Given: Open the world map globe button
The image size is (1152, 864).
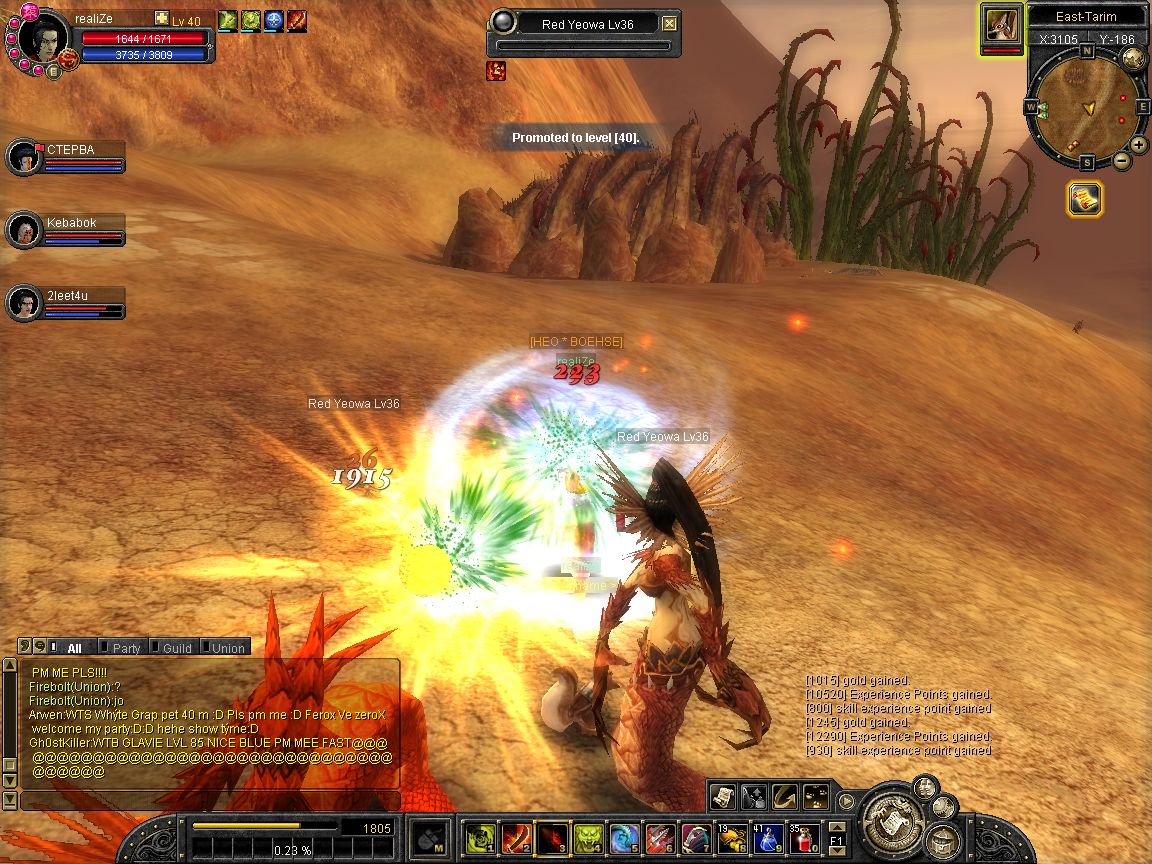Looking at the screenshot, I should tap(1134, 57).
